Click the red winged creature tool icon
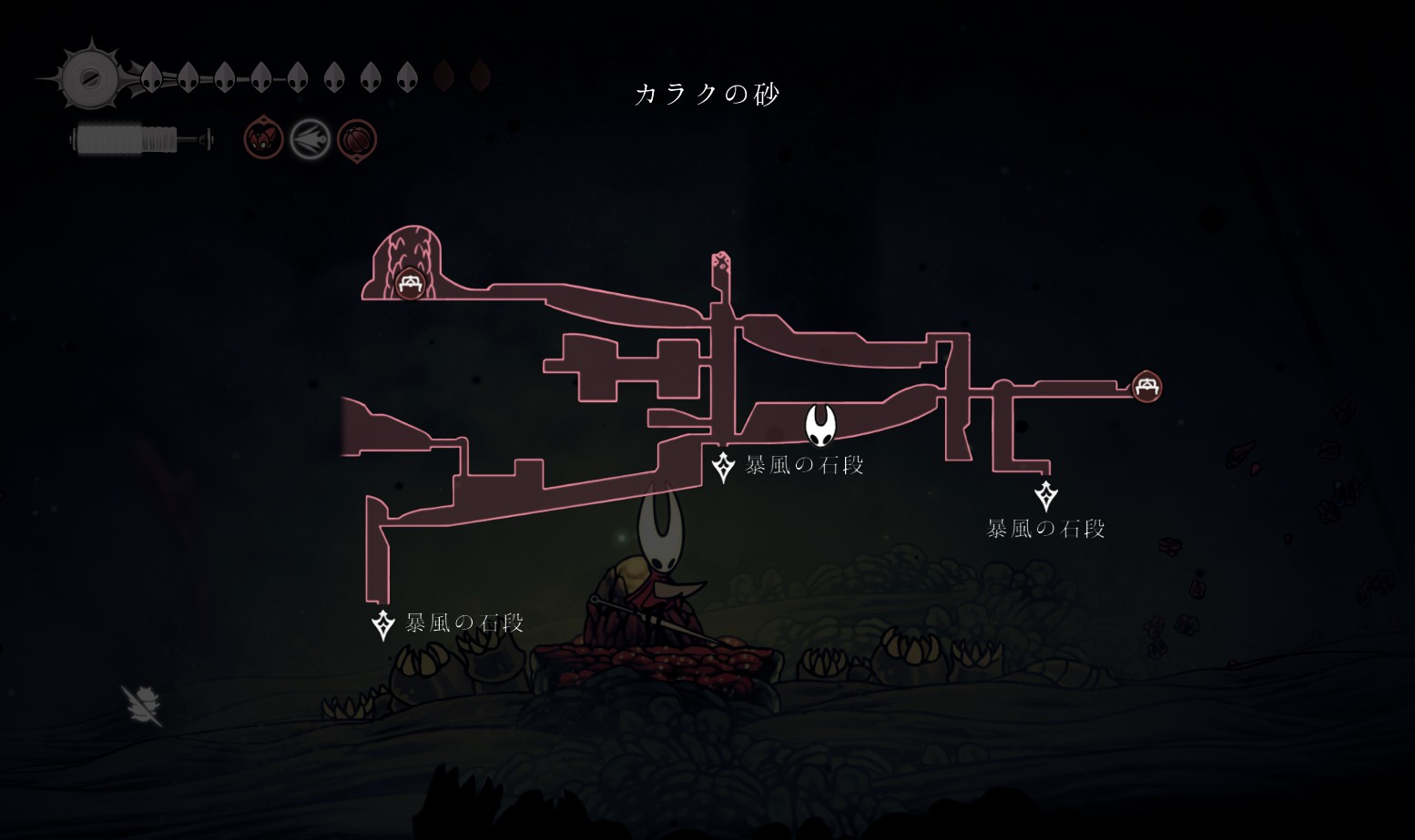The image size is (1415, 840). pos(263,140)
